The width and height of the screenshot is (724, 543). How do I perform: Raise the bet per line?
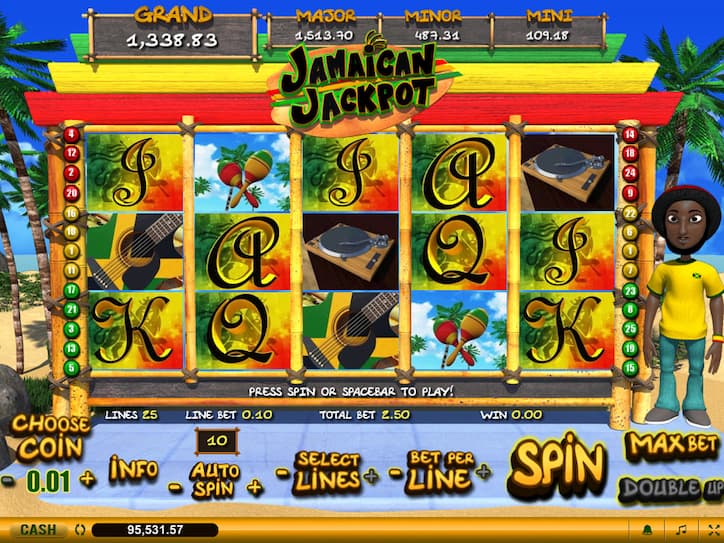coord(485,471)
